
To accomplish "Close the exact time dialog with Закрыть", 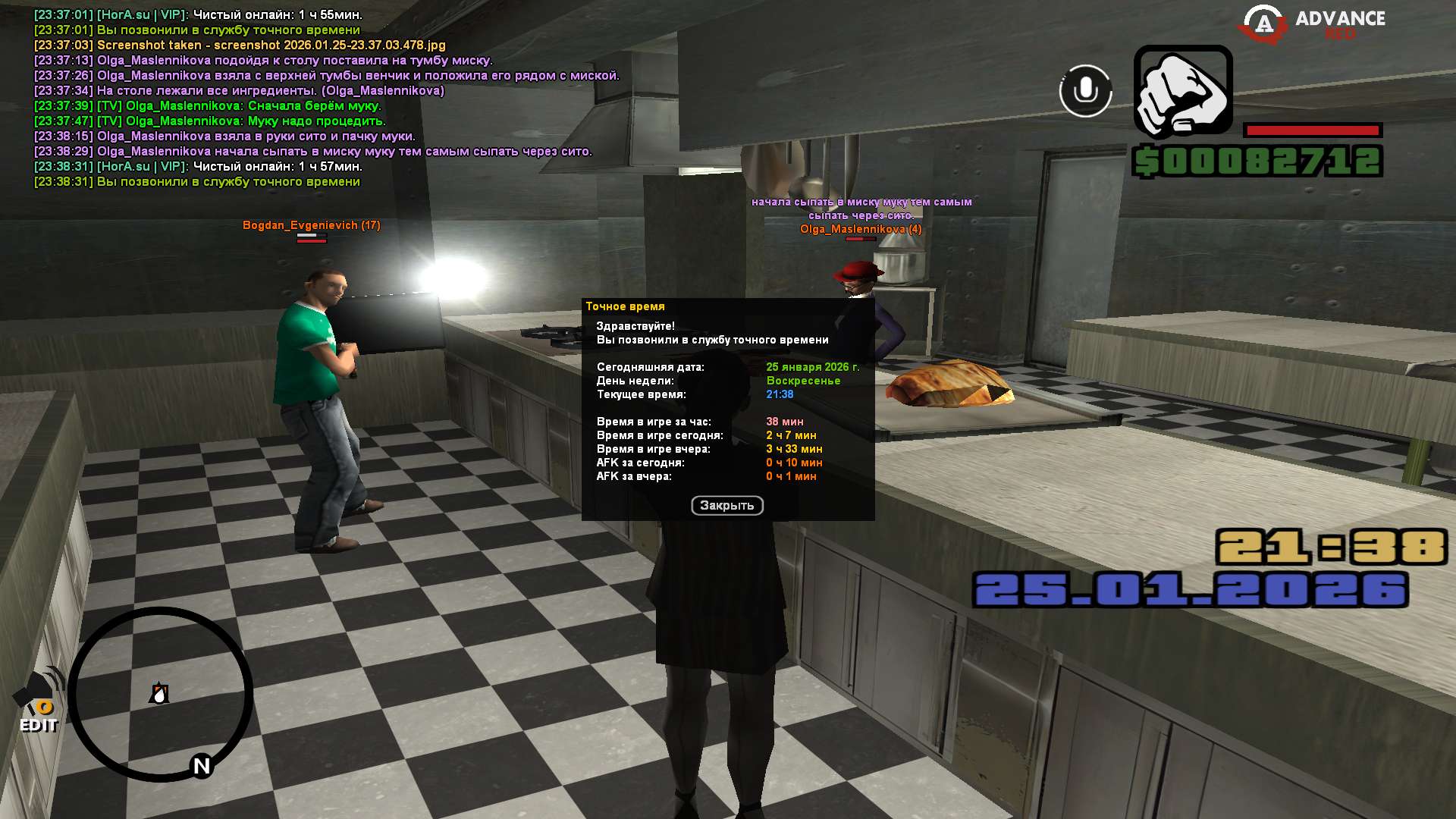I will click(726, 506).
